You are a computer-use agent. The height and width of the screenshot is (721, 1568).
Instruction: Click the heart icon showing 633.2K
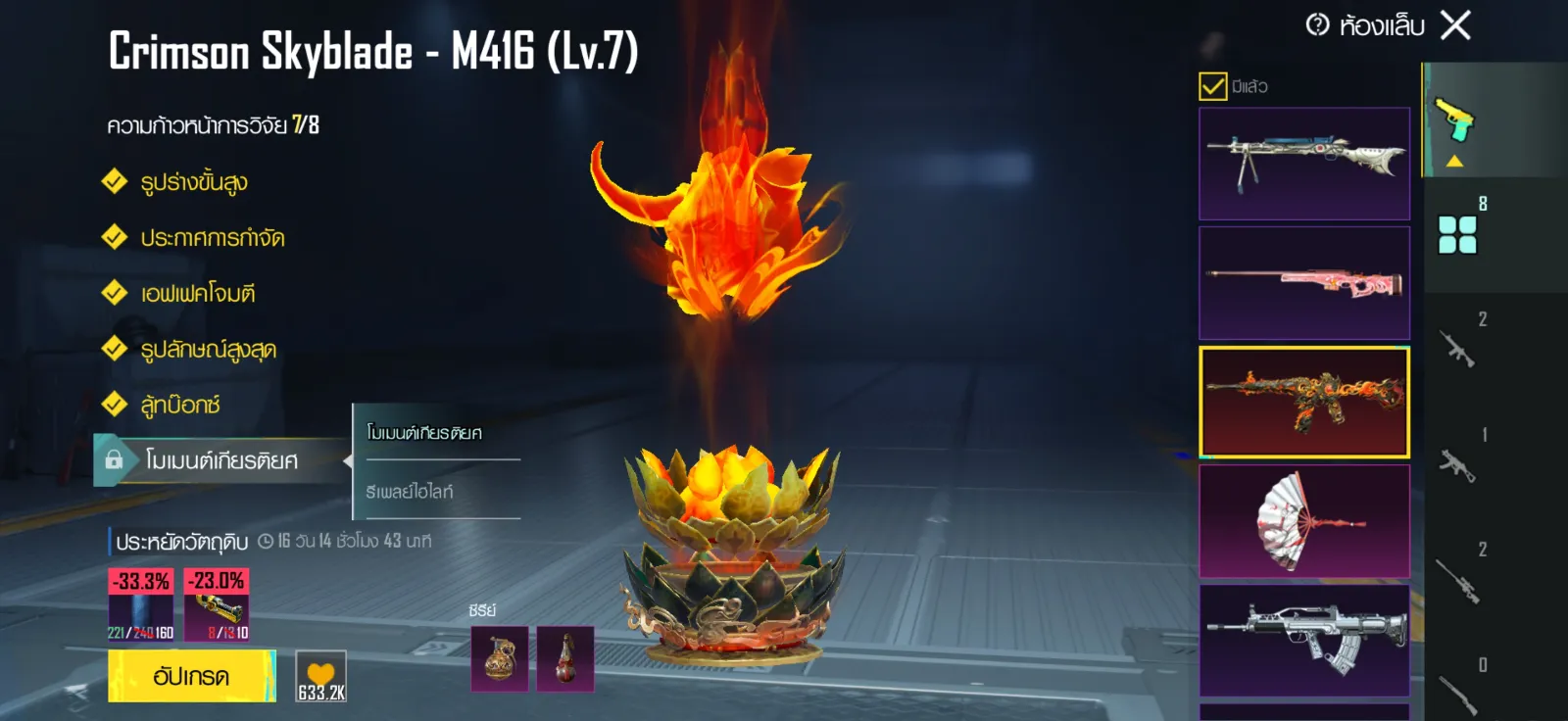point(321,676)
